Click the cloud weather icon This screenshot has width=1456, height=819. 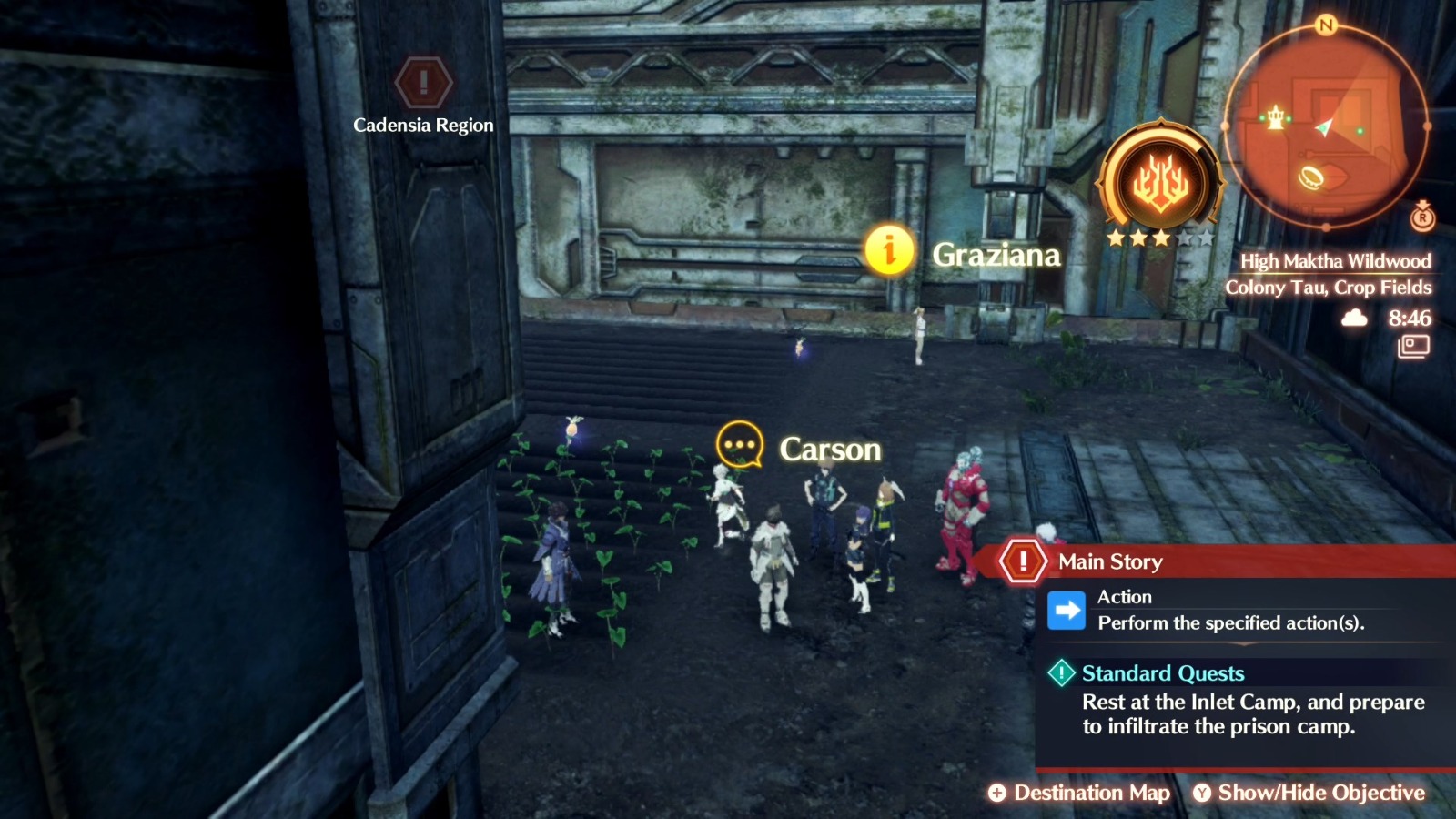coord(1355,318)
